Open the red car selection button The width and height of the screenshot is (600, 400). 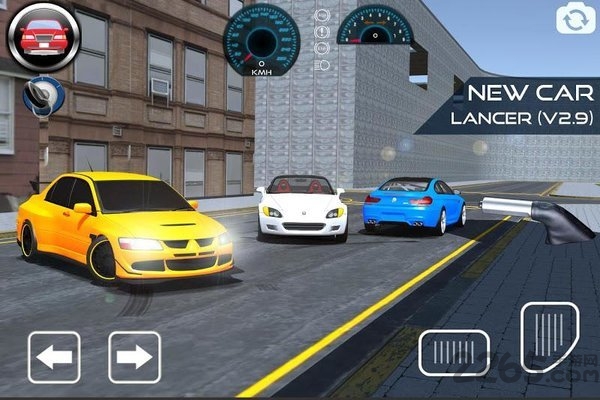click(43, 37)
